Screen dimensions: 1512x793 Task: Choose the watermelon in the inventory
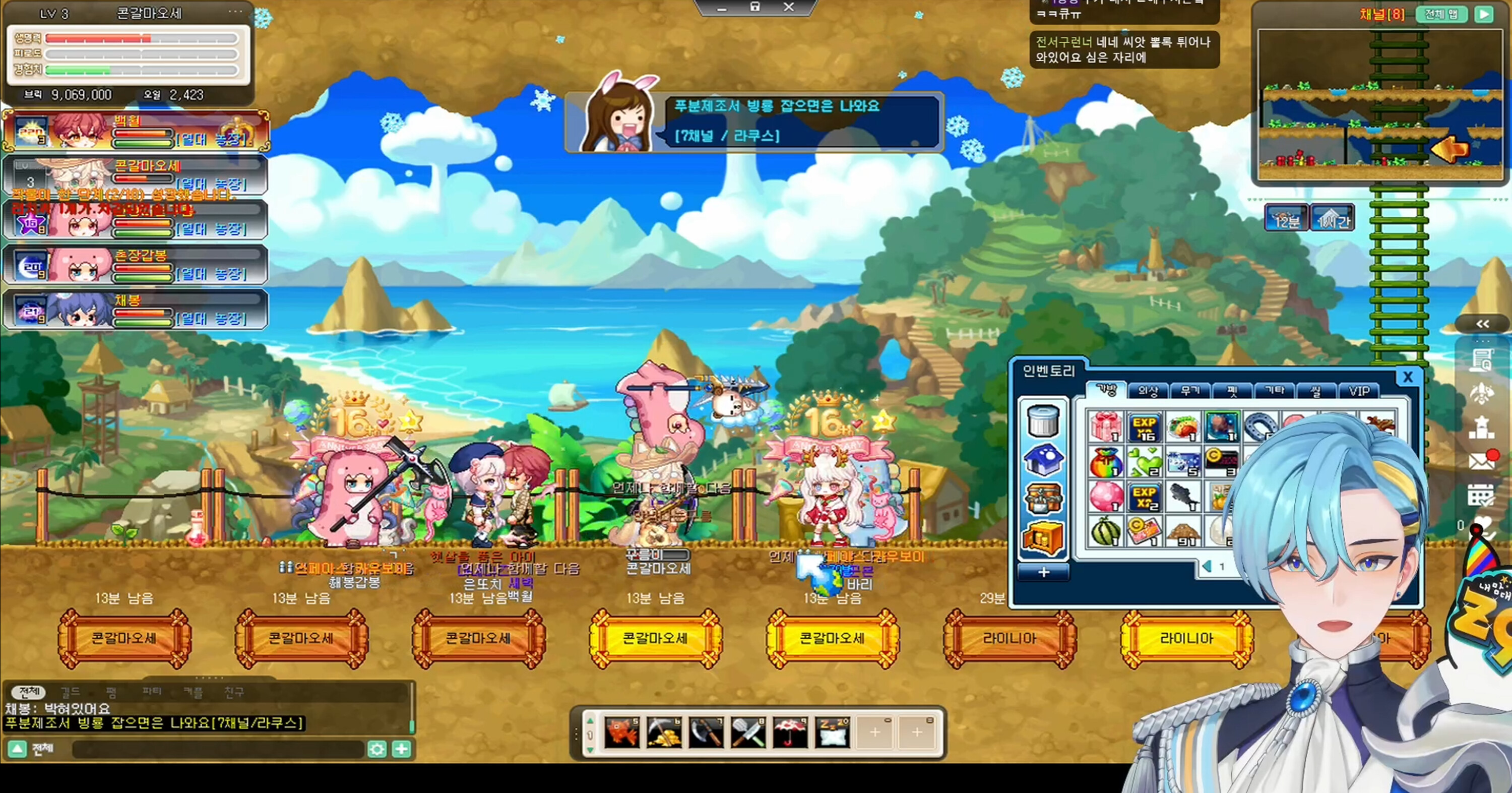coord(1105,531)
